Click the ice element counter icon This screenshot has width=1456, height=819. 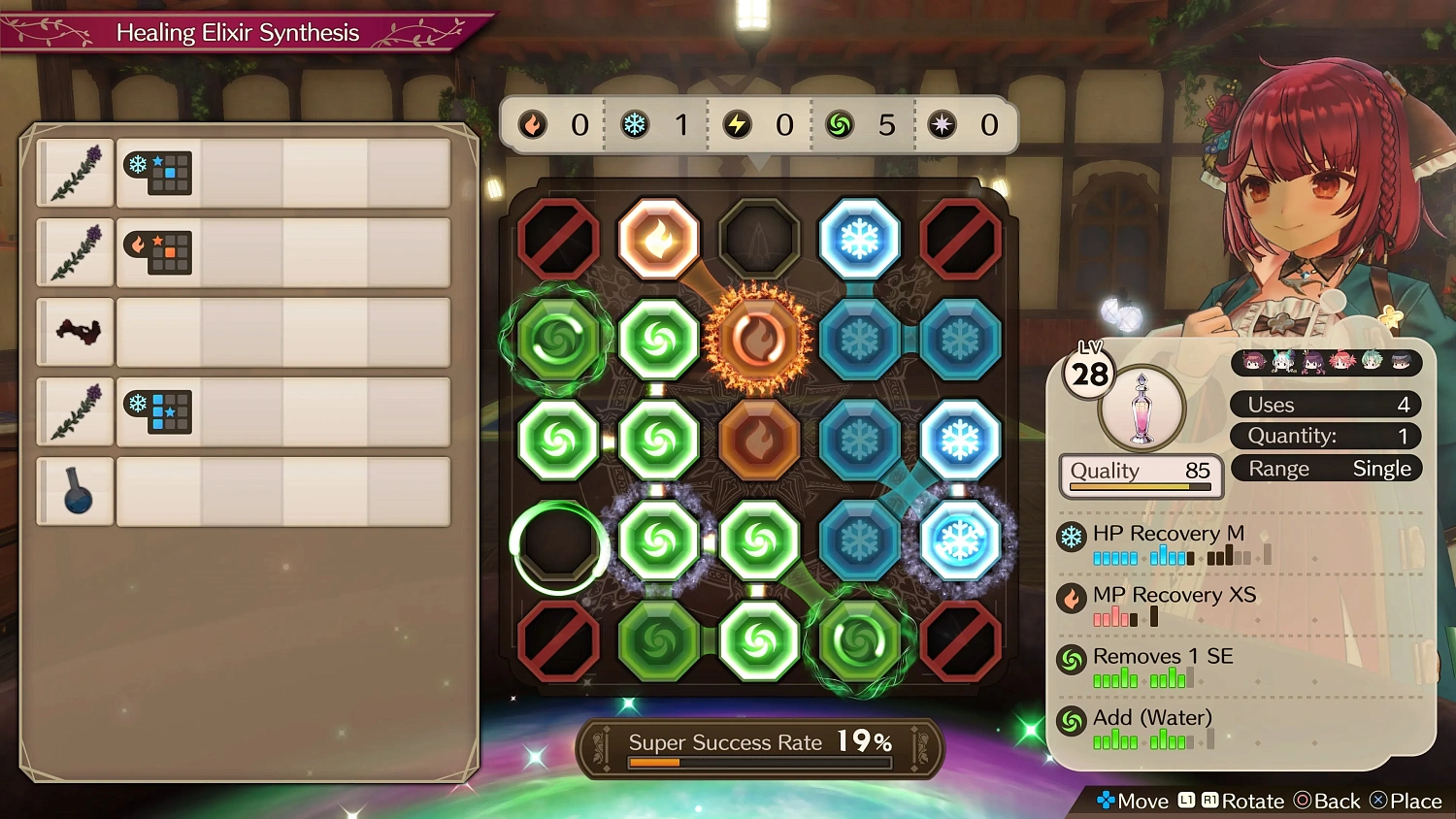(x=636, y=124)
